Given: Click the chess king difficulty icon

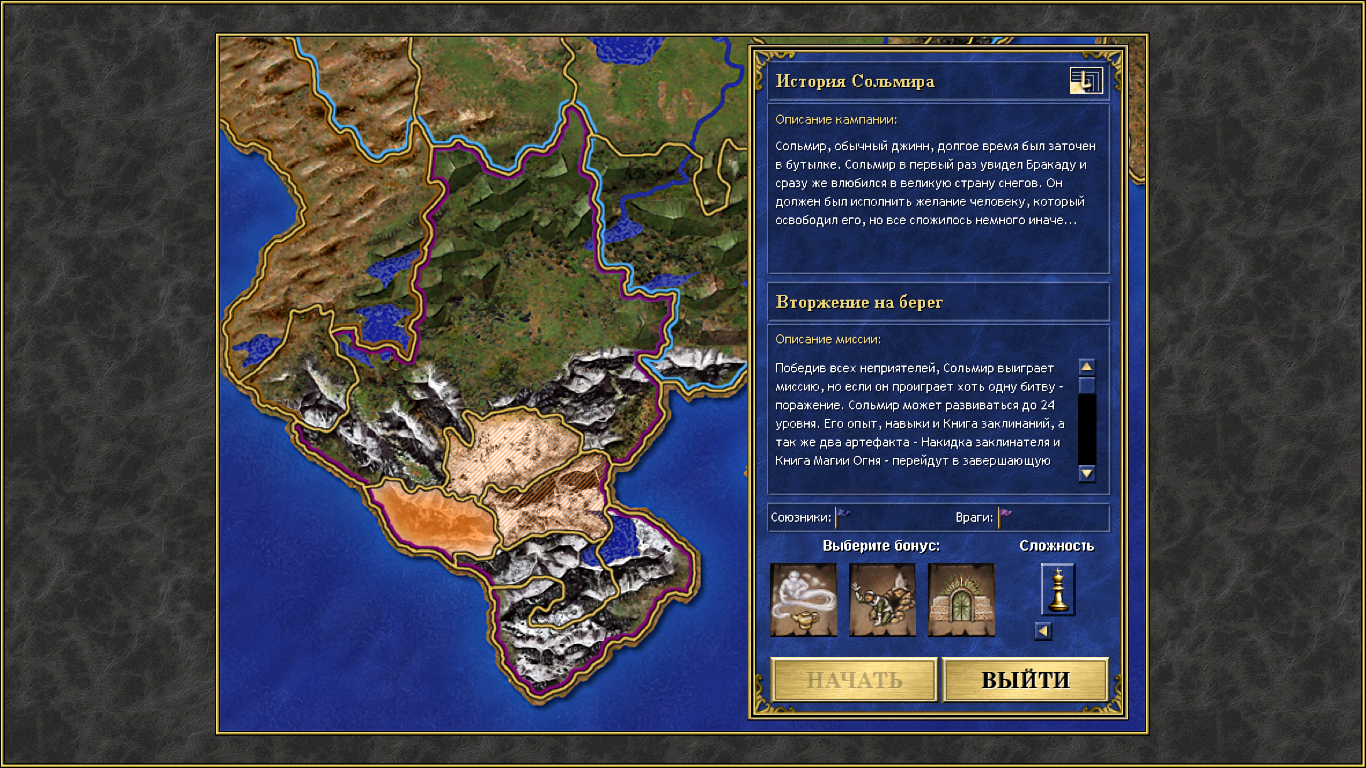Looking at the screenshot, I should pos(1057,589).
